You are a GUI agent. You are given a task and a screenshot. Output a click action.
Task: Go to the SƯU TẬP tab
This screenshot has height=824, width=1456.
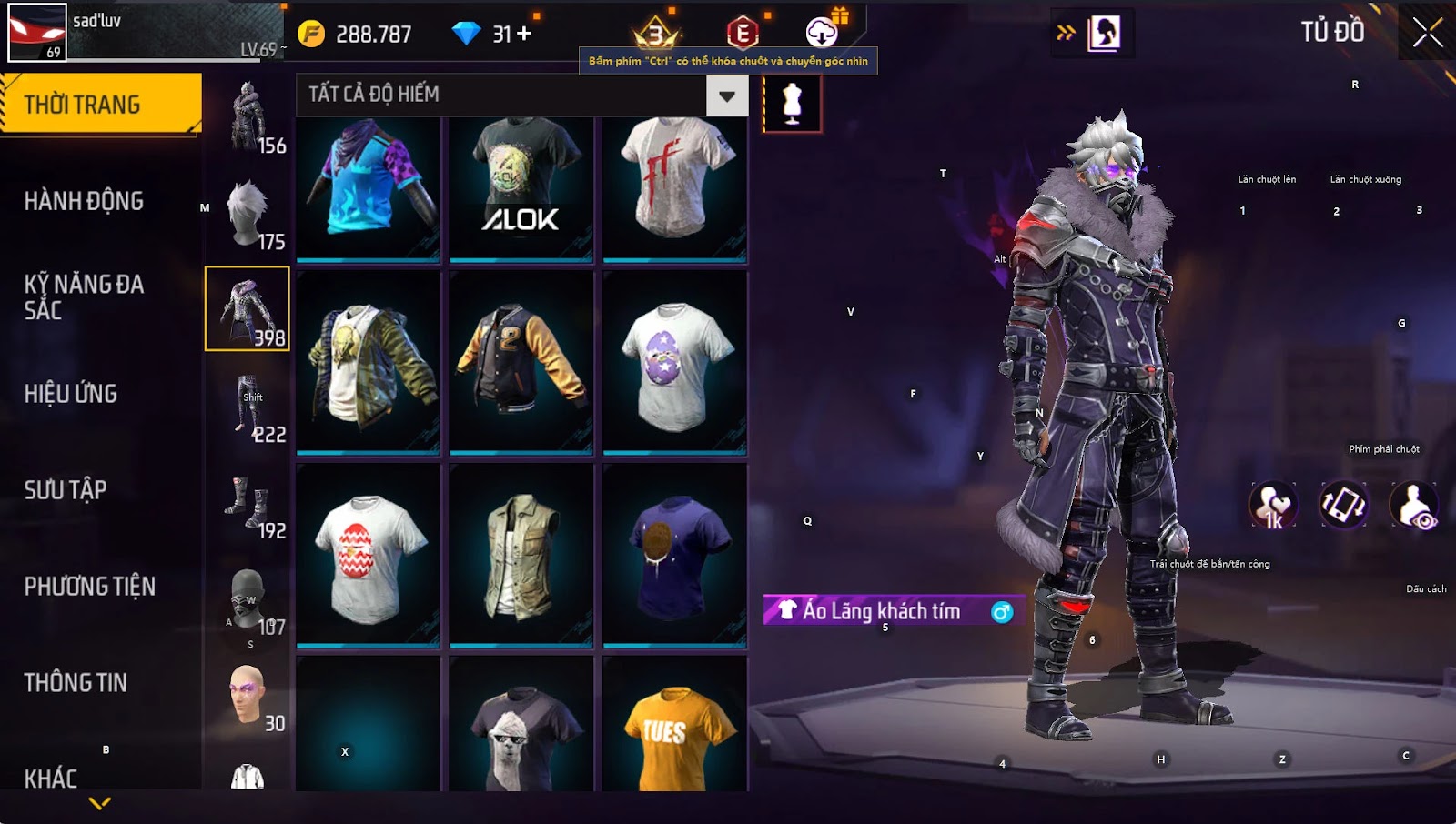pos(66,490)
